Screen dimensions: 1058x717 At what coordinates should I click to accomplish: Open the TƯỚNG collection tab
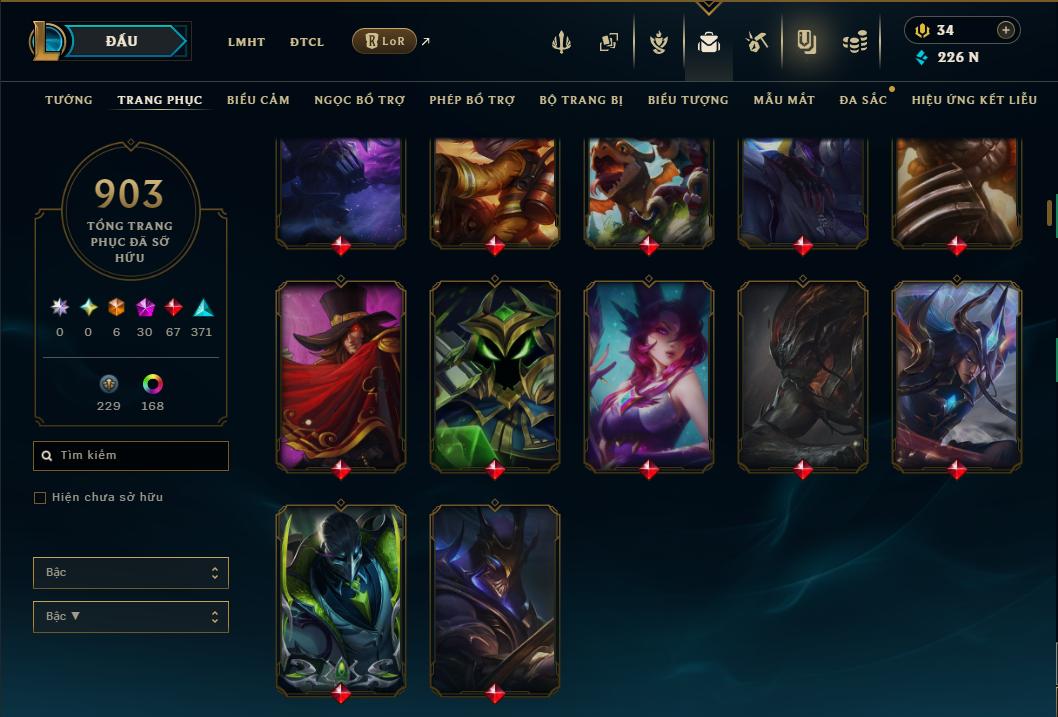pyautogui.click(x=69, y=100)
